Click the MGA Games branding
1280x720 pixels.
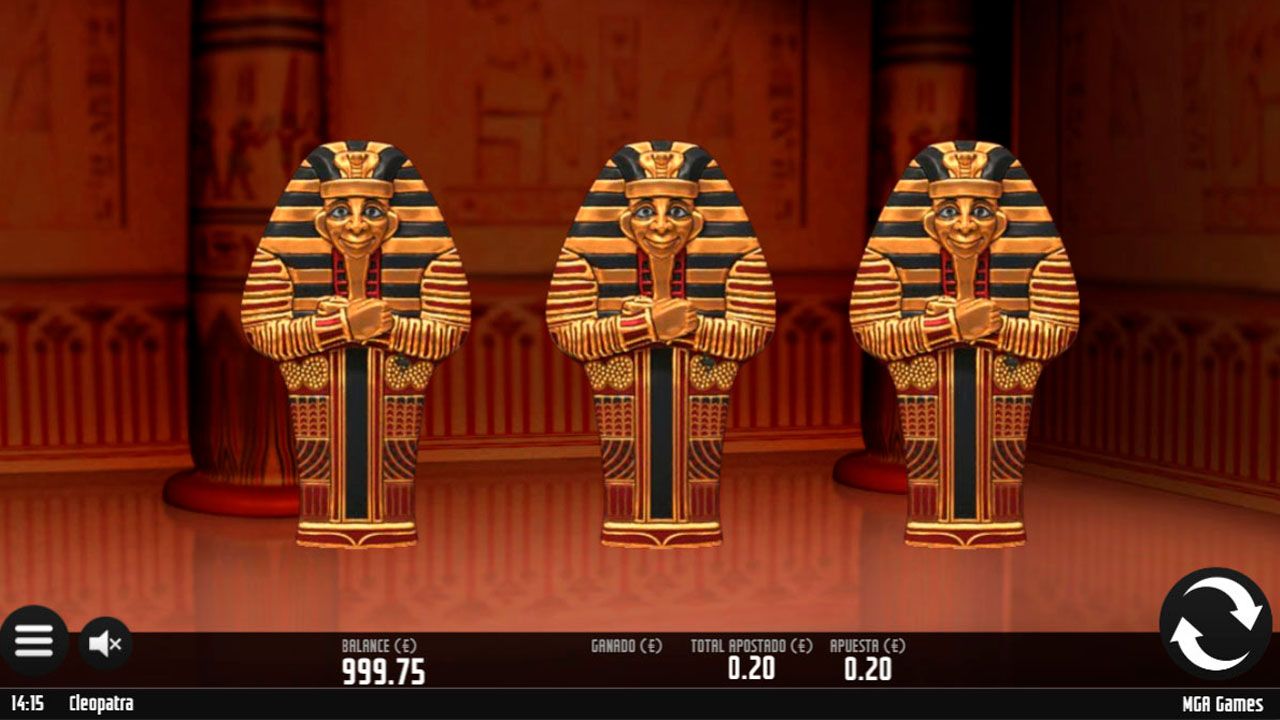[1220, 703]
